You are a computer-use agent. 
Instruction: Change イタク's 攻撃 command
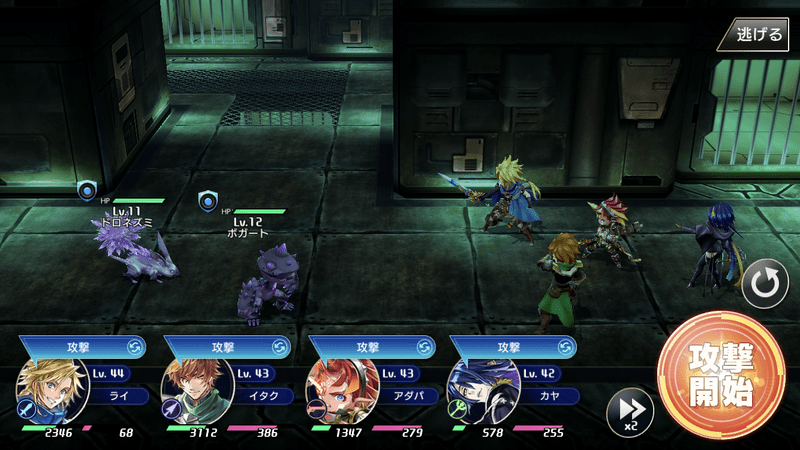279,346
